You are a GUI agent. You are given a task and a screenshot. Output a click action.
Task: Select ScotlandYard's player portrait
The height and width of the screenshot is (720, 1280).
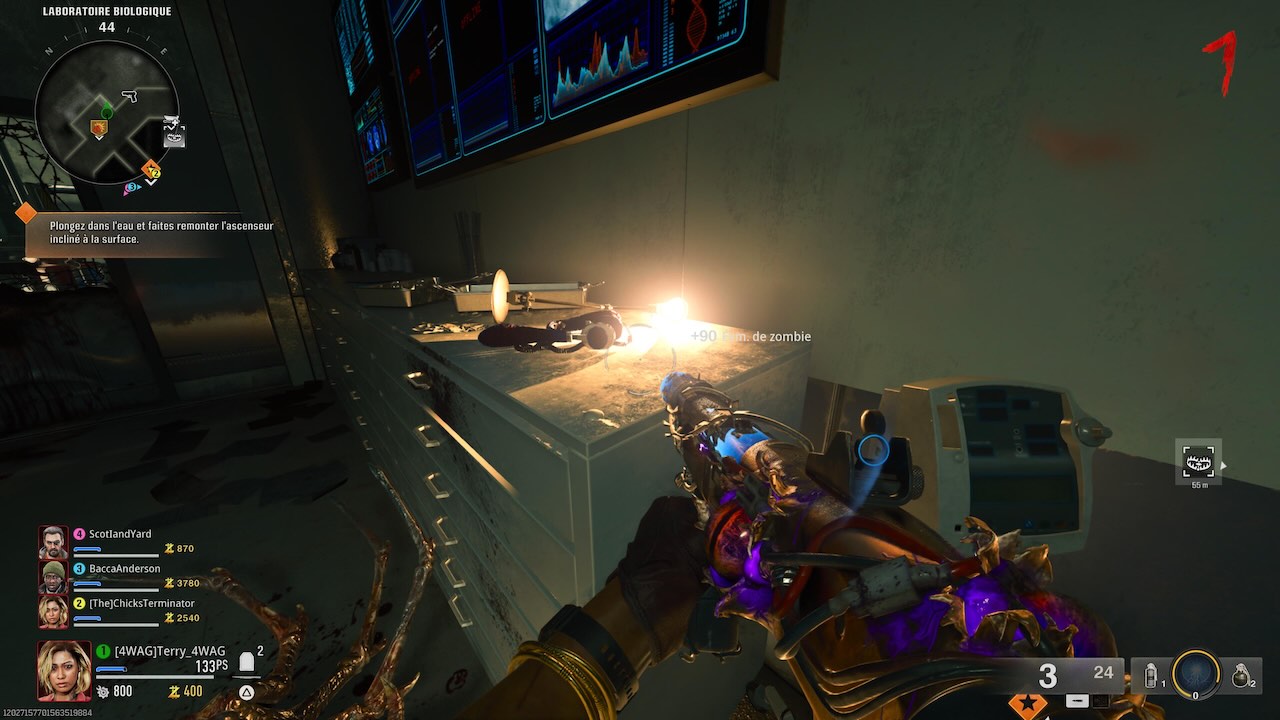pos(53,542)
